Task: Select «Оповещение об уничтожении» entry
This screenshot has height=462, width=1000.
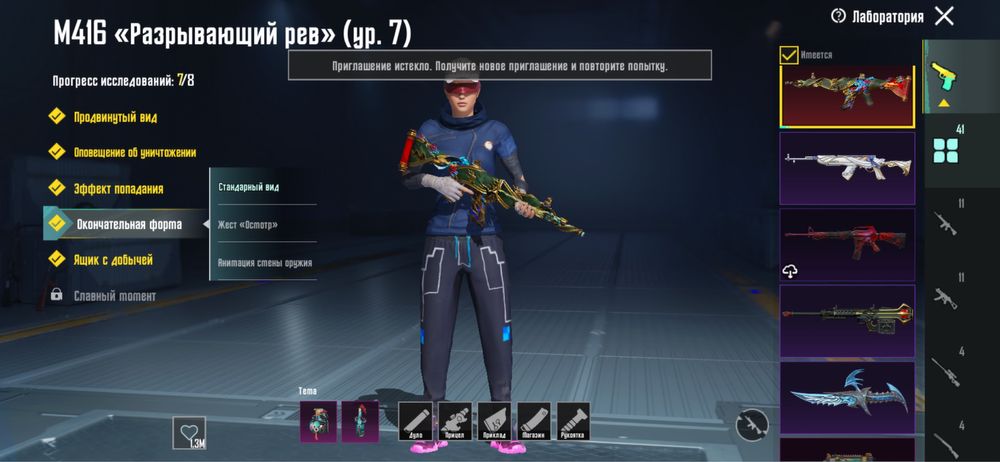Action: pos(134,153)
